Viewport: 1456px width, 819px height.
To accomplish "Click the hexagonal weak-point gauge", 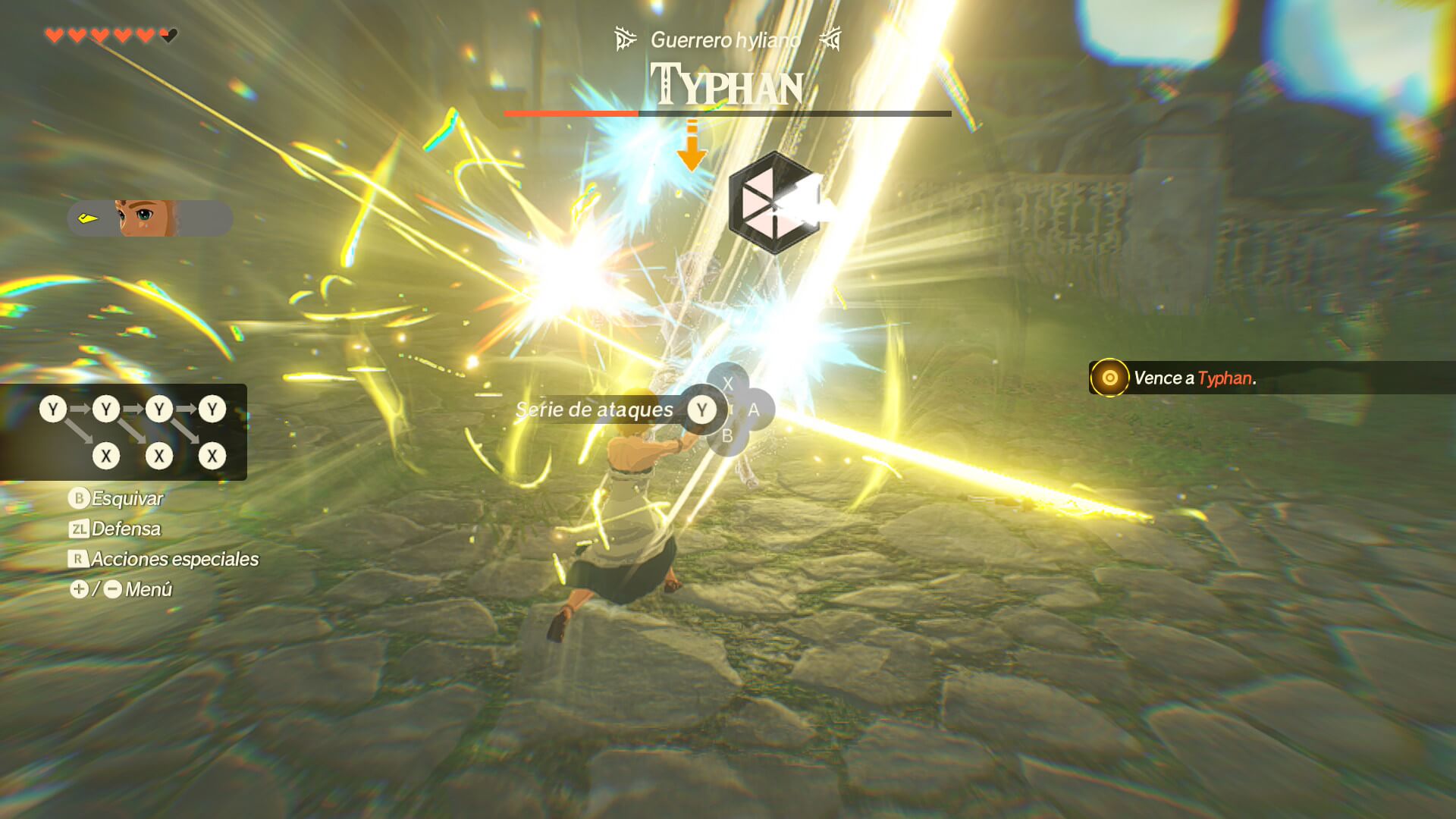I will [x=773, y=202].
